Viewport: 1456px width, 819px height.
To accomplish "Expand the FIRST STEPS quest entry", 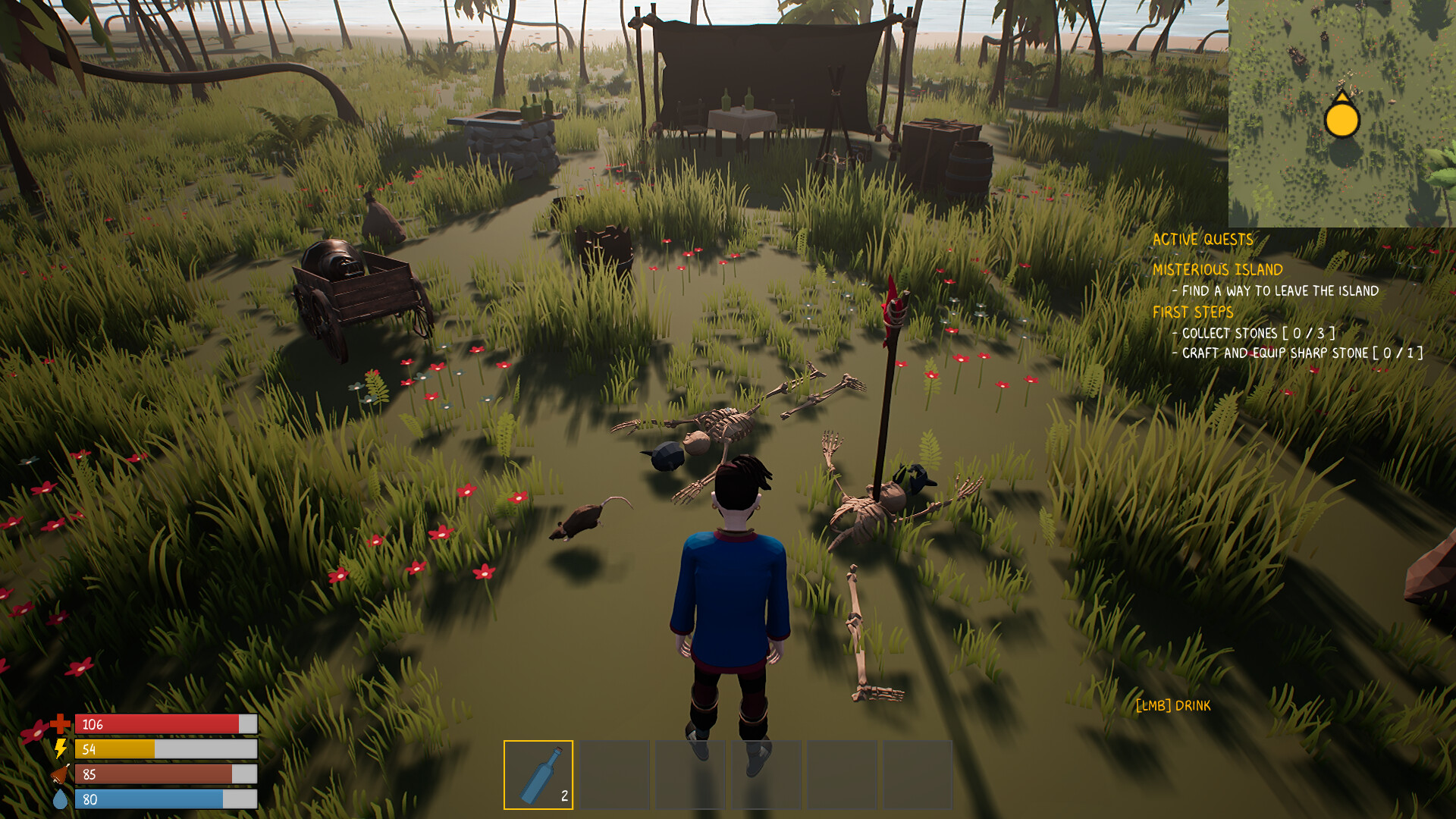I will tap(1193, 312).
